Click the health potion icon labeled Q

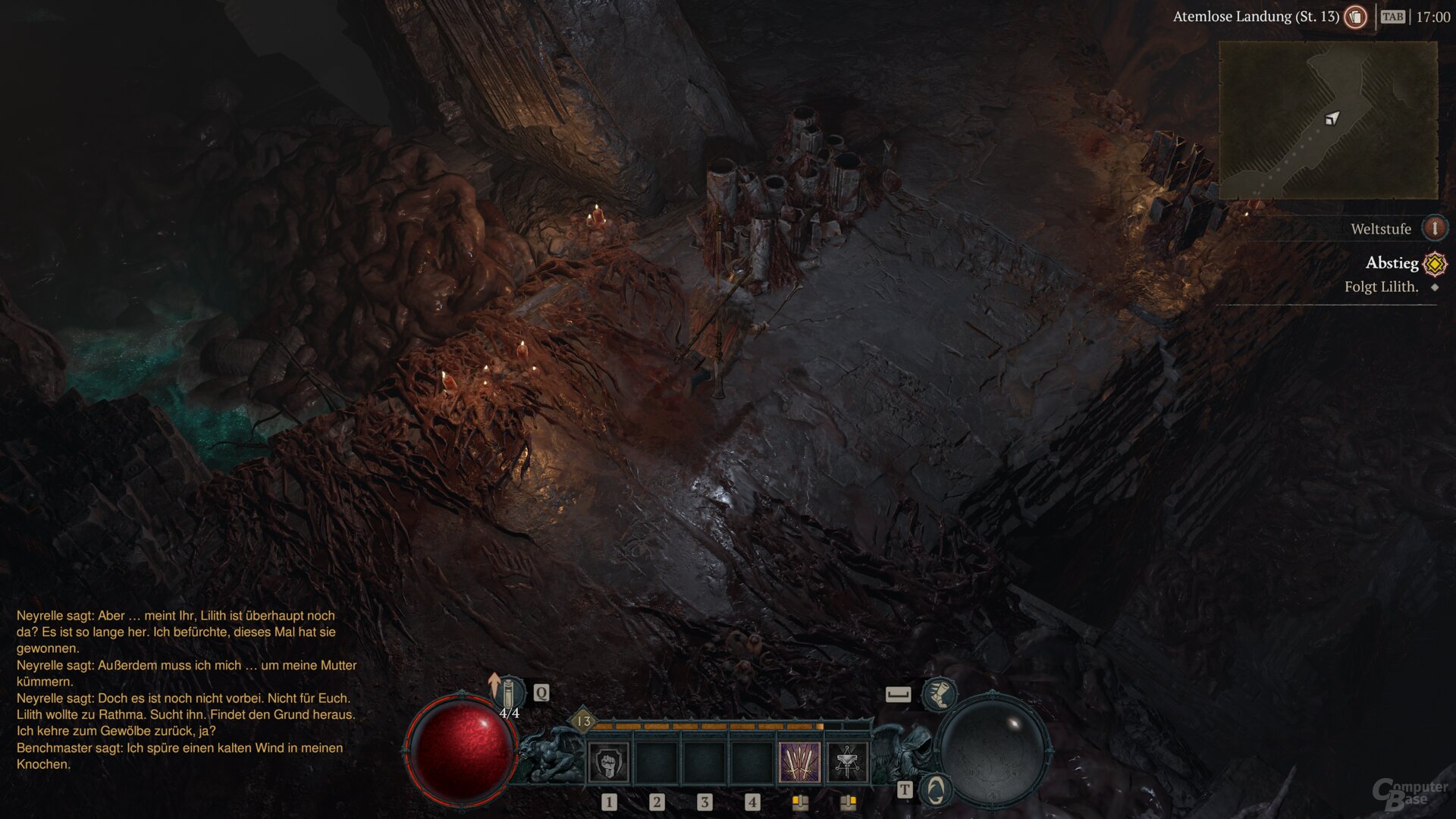coord(510,693)
